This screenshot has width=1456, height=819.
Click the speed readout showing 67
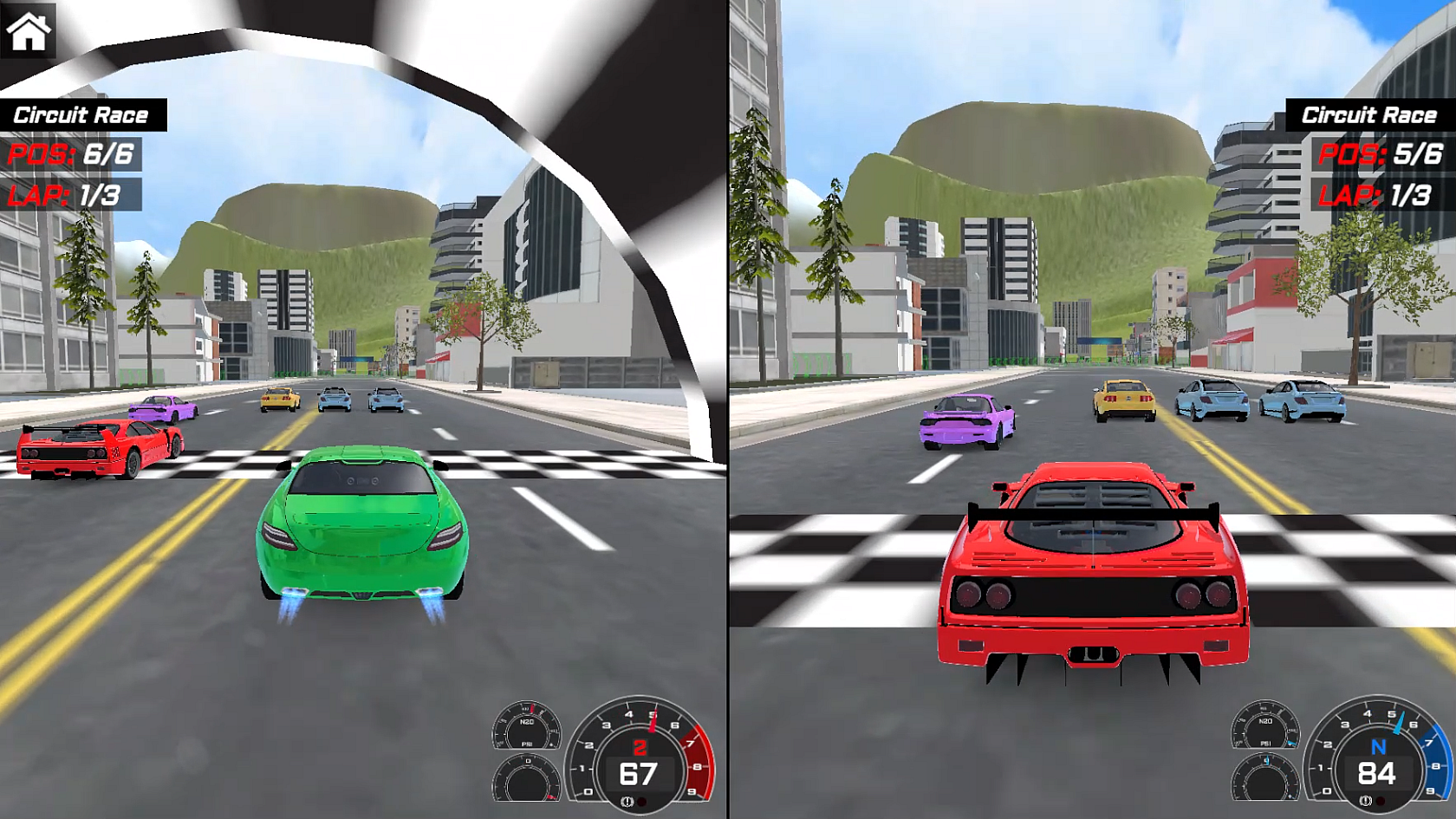pyautogui.click(x=640, y=772)
